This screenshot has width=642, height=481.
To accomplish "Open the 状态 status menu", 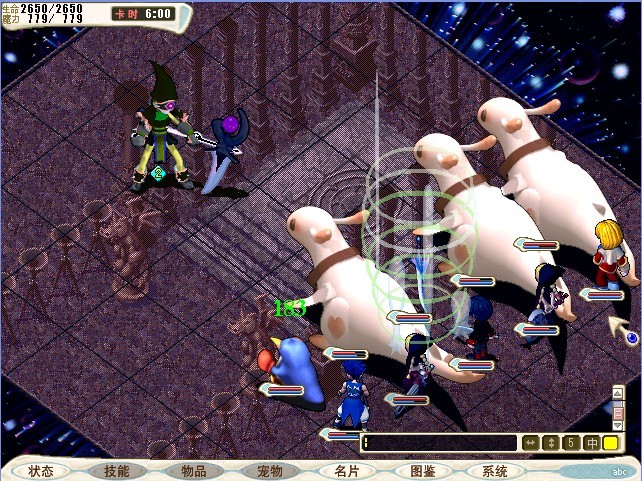I will click(x=41, y=471).
